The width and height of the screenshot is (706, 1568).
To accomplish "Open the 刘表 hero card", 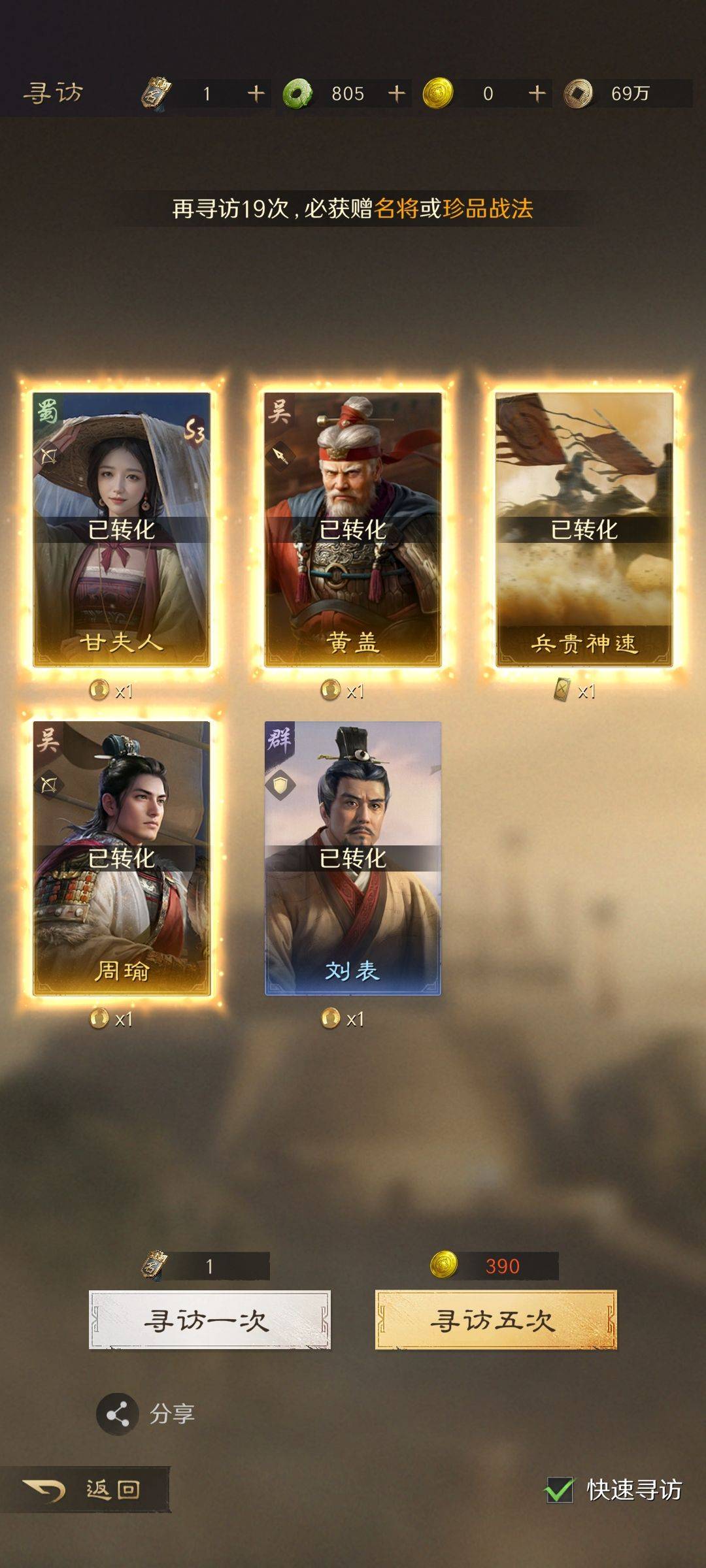I will pyautogui.click(x=353, y=858).
